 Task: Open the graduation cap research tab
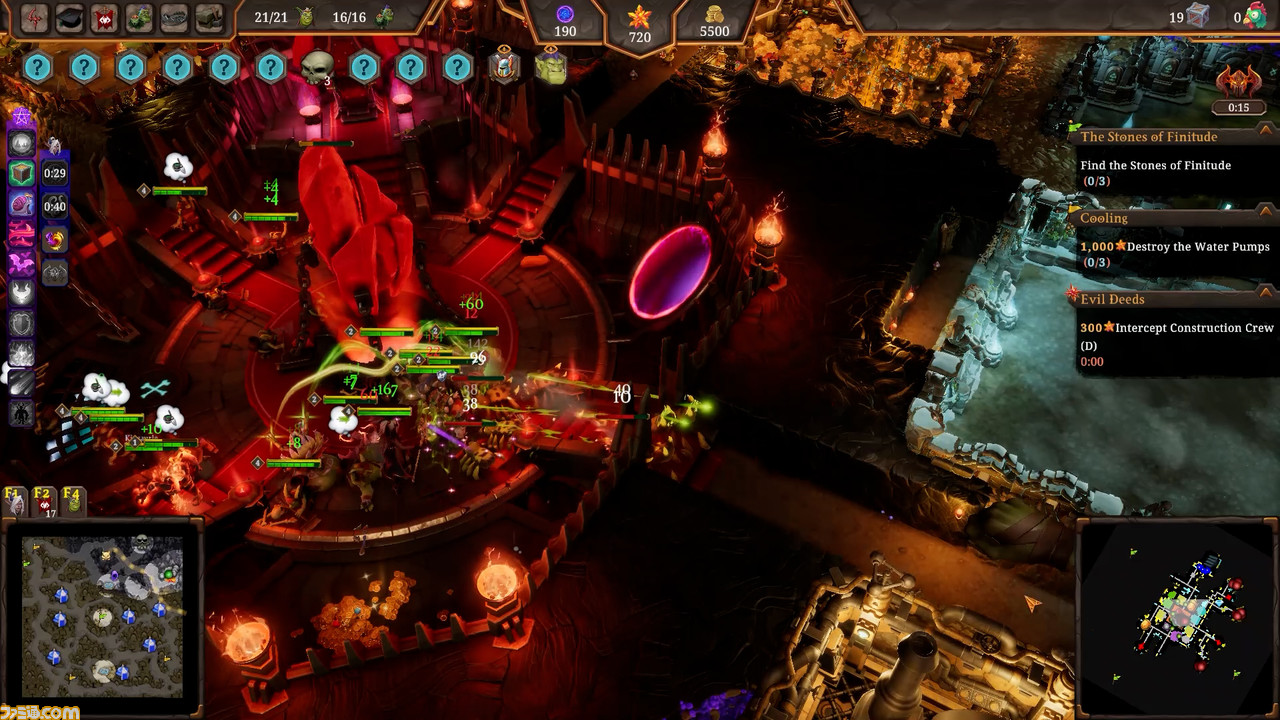pos(69,17)
